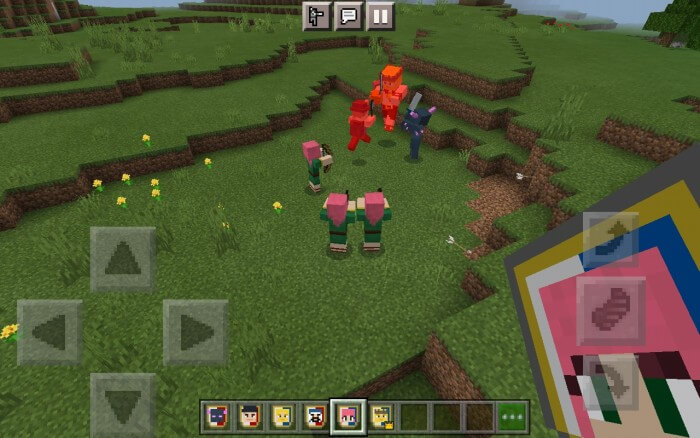700x438 pixels.
Task: Tap the move right arrow
Action: coord(195,332)
